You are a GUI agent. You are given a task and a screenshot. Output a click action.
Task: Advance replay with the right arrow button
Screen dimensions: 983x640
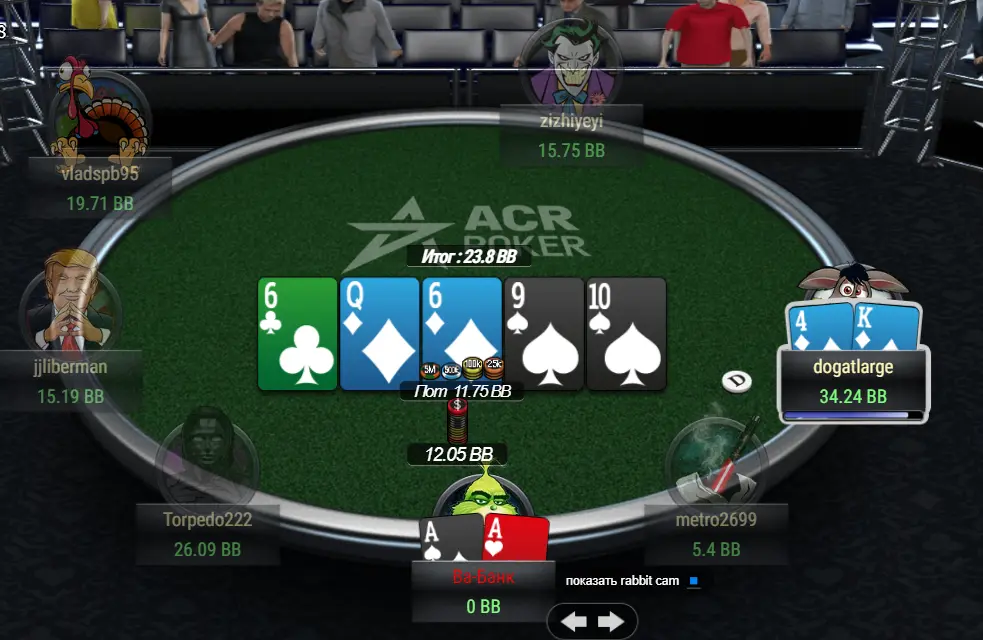coord(610,622)
